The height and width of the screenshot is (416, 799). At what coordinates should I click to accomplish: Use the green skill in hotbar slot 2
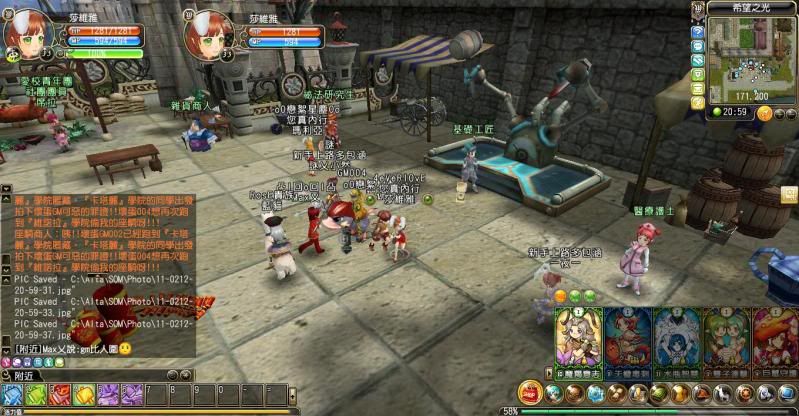pos(35,394)
